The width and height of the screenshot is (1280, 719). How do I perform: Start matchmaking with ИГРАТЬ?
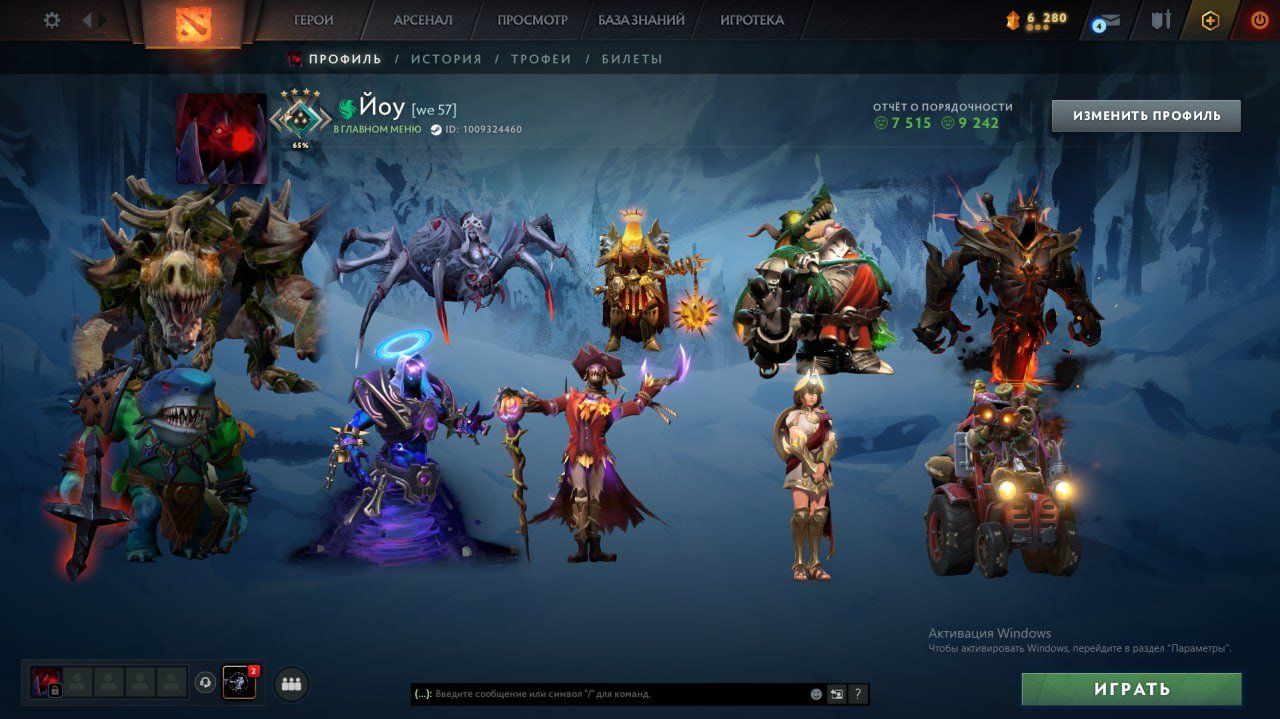point(1131,689)
